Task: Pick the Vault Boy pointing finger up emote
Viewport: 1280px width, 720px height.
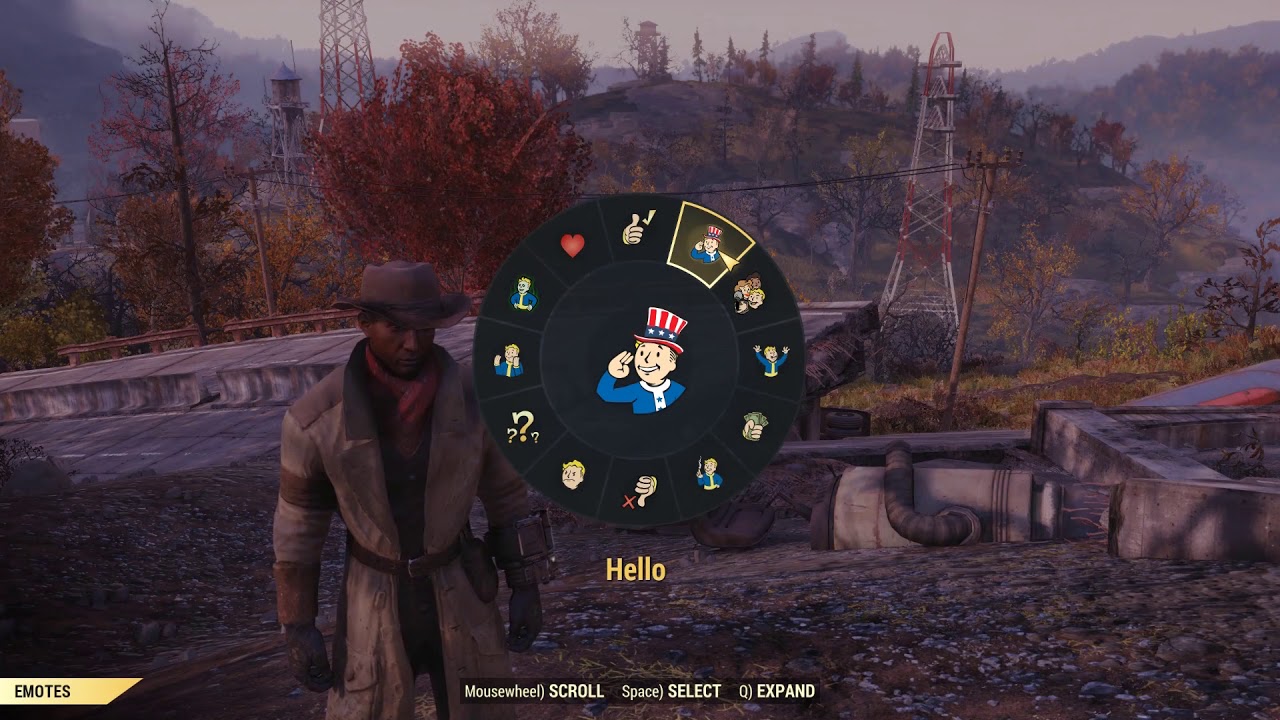Action: pos(709,472)
